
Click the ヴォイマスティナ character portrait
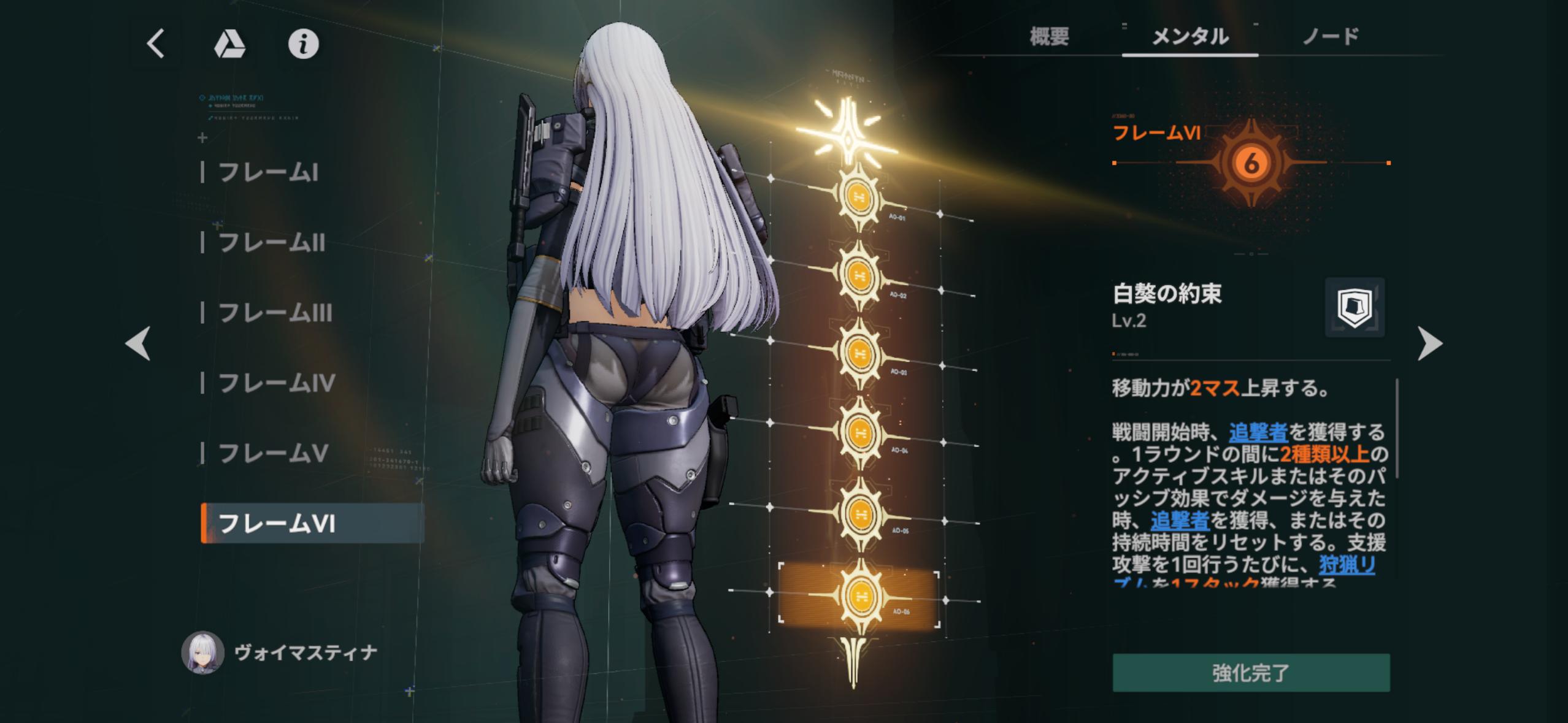point(202,652)
